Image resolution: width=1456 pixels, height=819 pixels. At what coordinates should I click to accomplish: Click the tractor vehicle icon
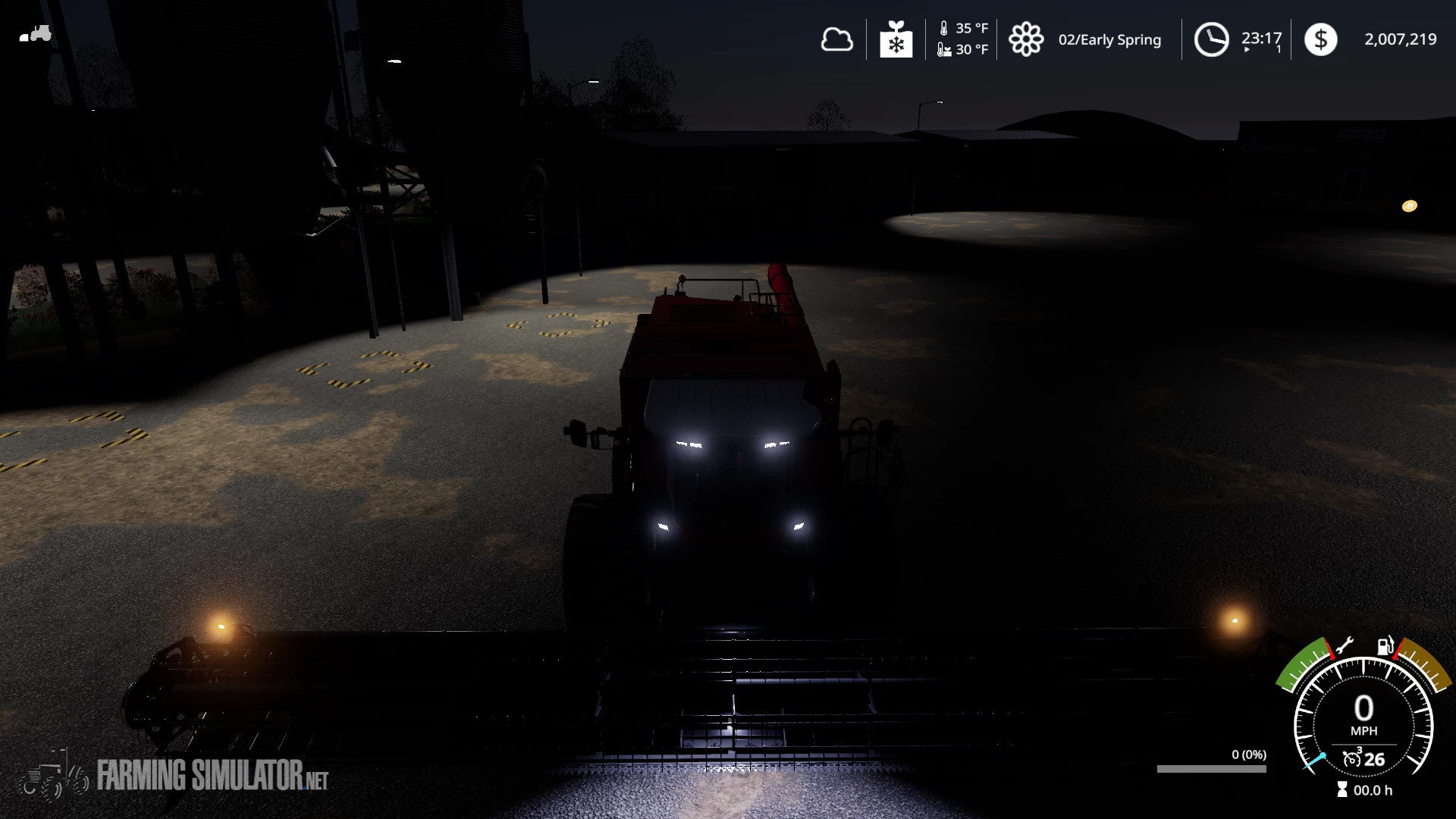(x=36, y=34)
